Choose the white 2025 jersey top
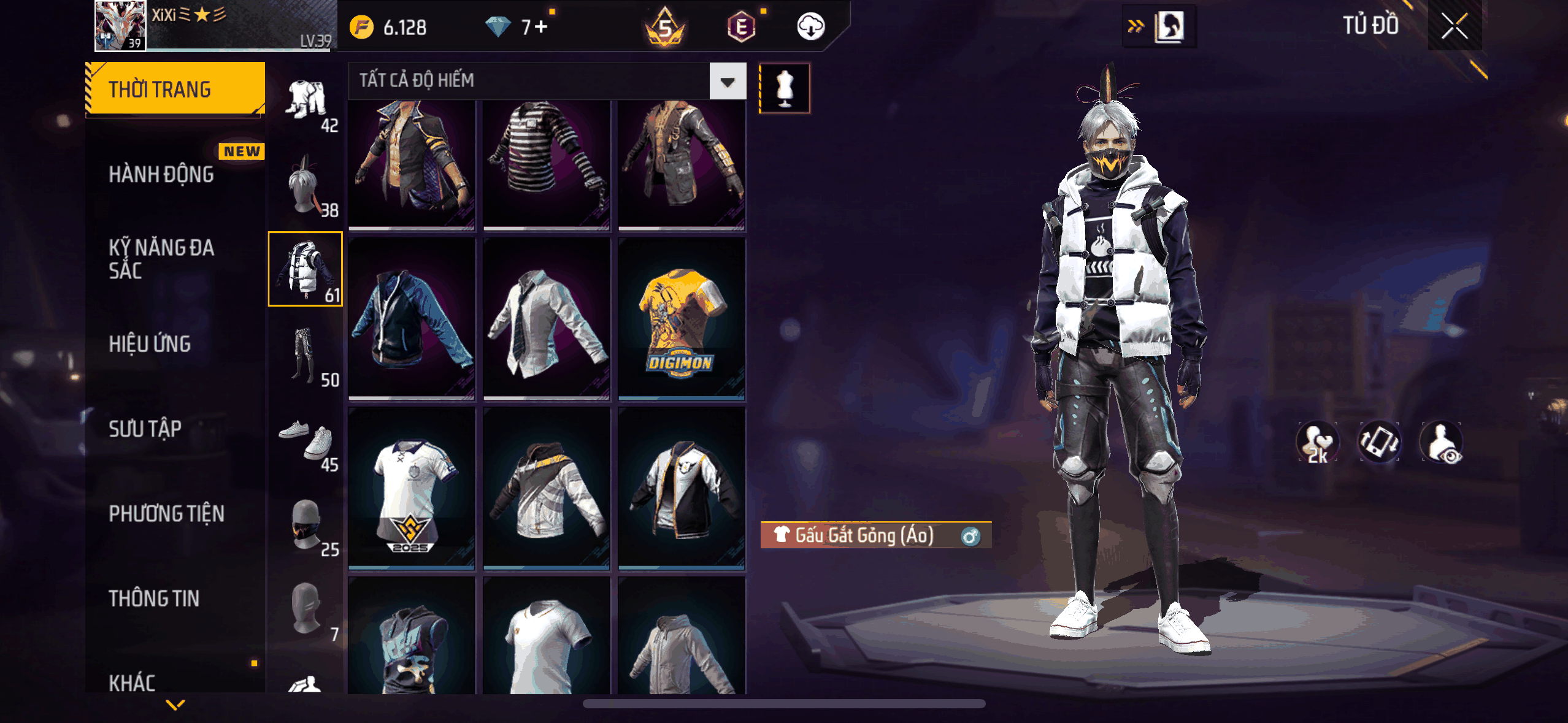1568x723 pixels. click(x=412, y=489)
